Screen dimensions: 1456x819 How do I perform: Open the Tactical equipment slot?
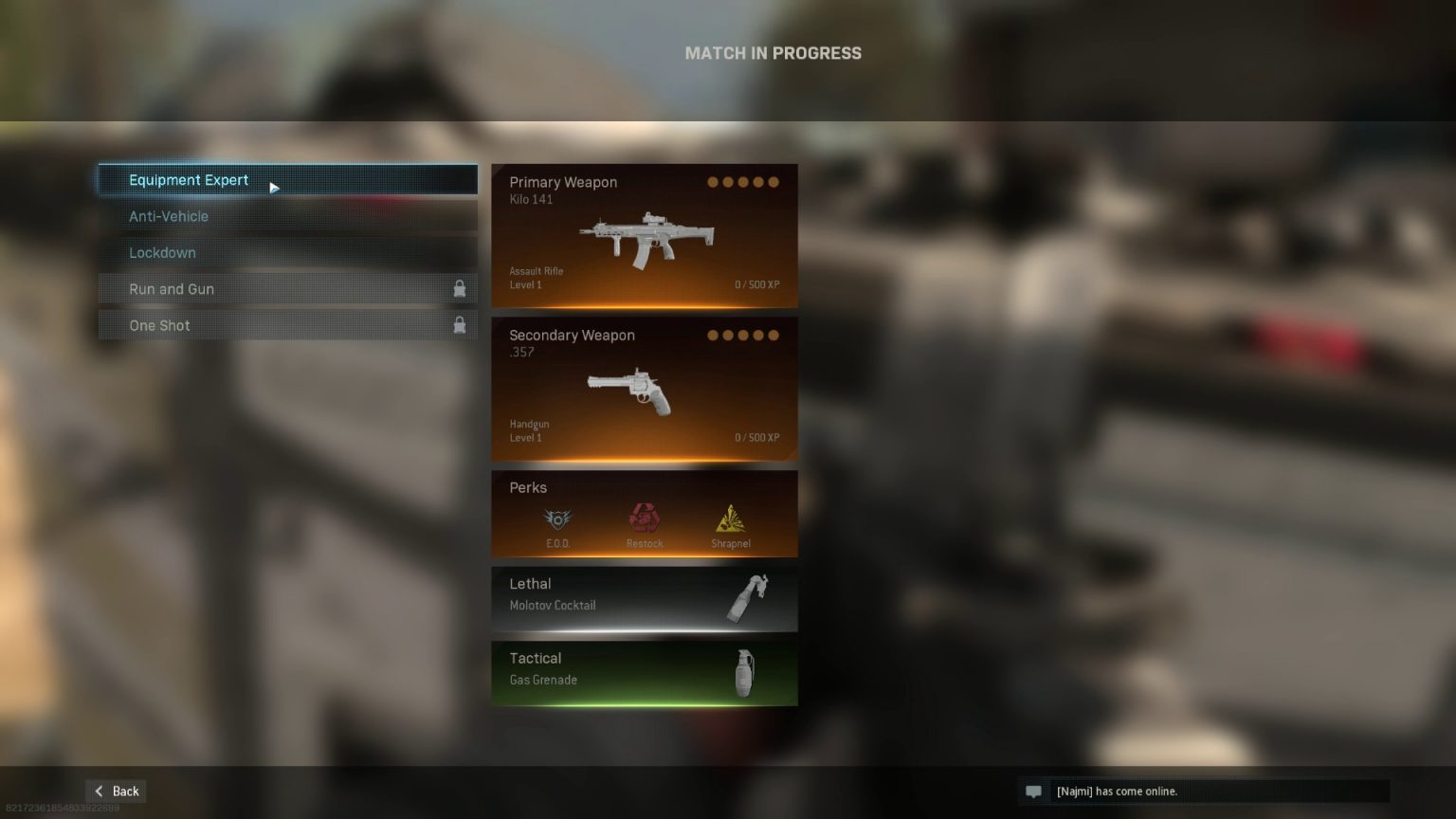(645, 673)
